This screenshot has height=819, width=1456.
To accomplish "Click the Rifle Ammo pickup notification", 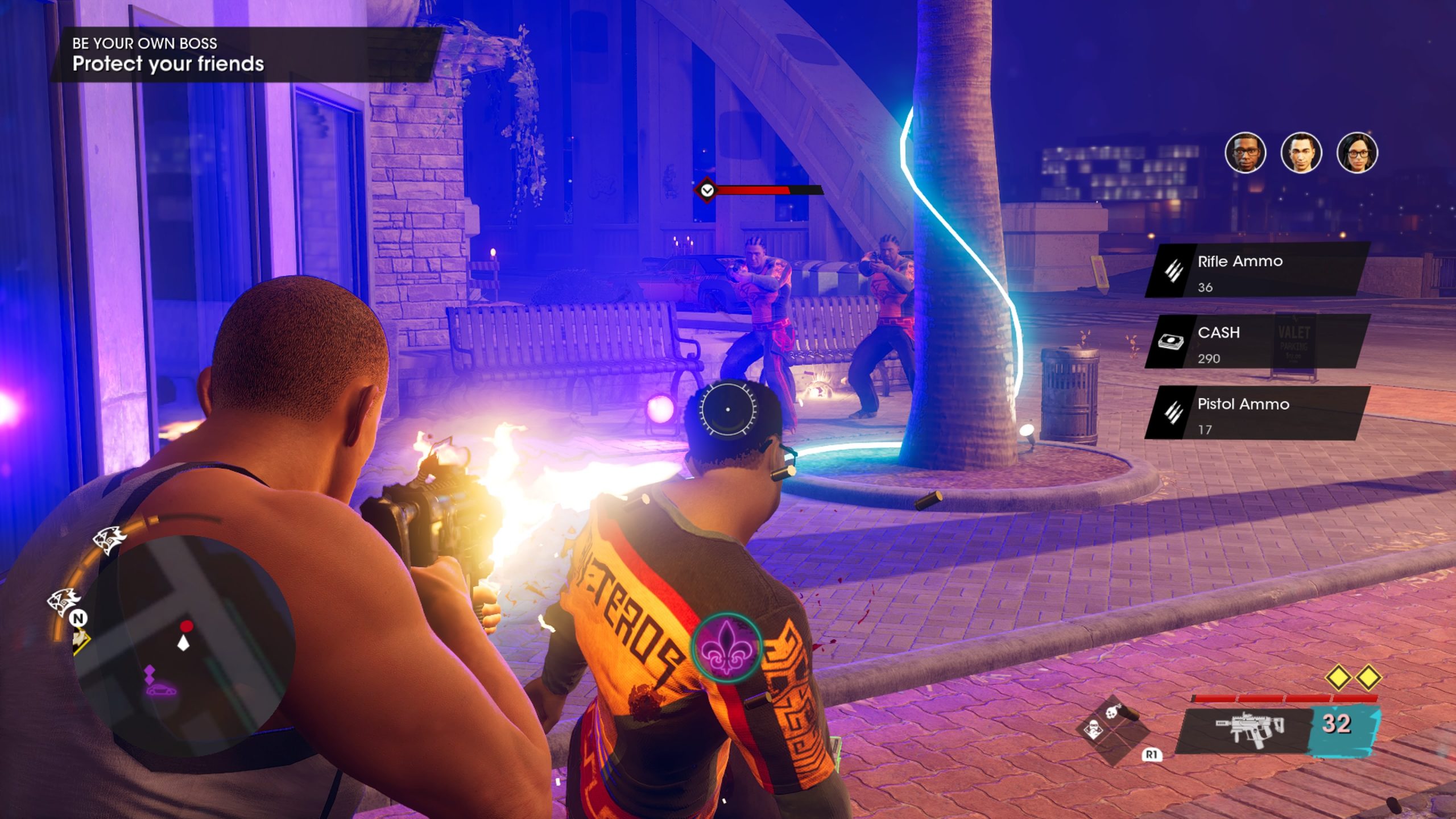I will (1257, 271).
